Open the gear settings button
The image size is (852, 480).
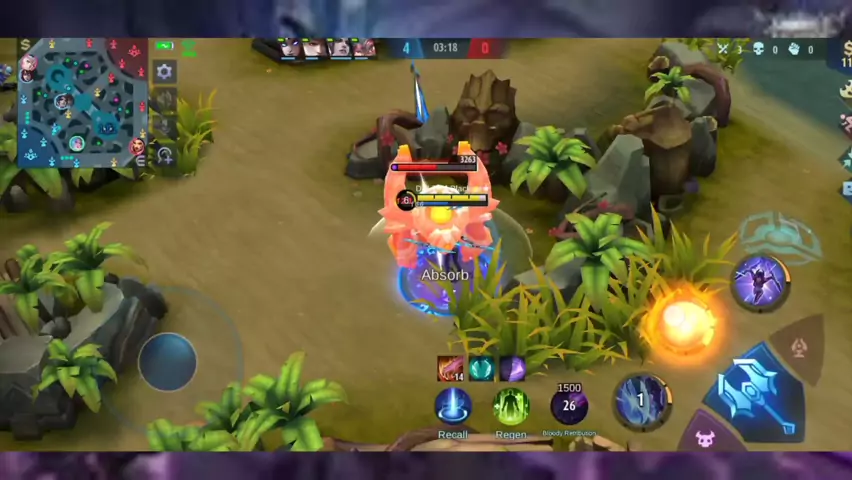click(165, 72)
